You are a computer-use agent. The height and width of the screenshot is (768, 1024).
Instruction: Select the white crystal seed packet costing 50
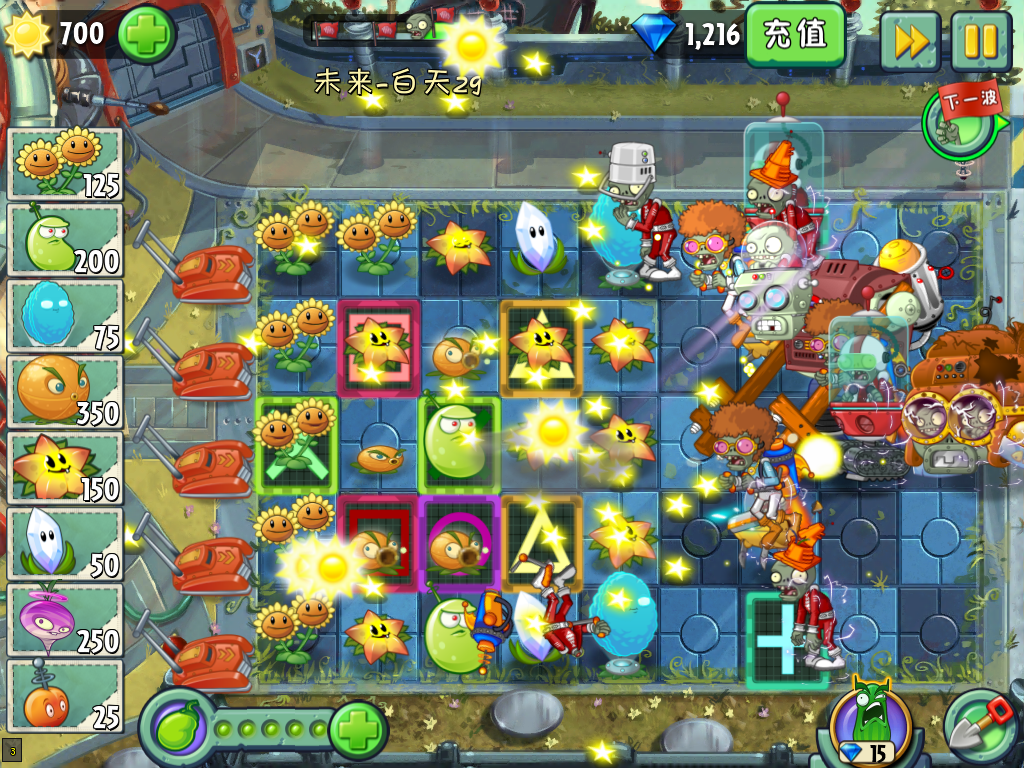click(65, 544)
